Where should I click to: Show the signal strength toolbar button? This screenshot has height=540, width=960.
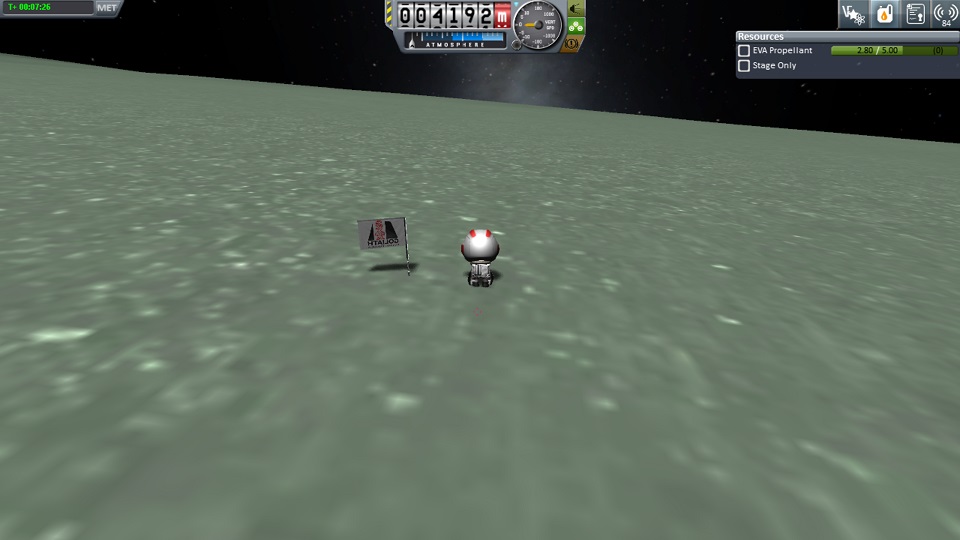point(945,13)
